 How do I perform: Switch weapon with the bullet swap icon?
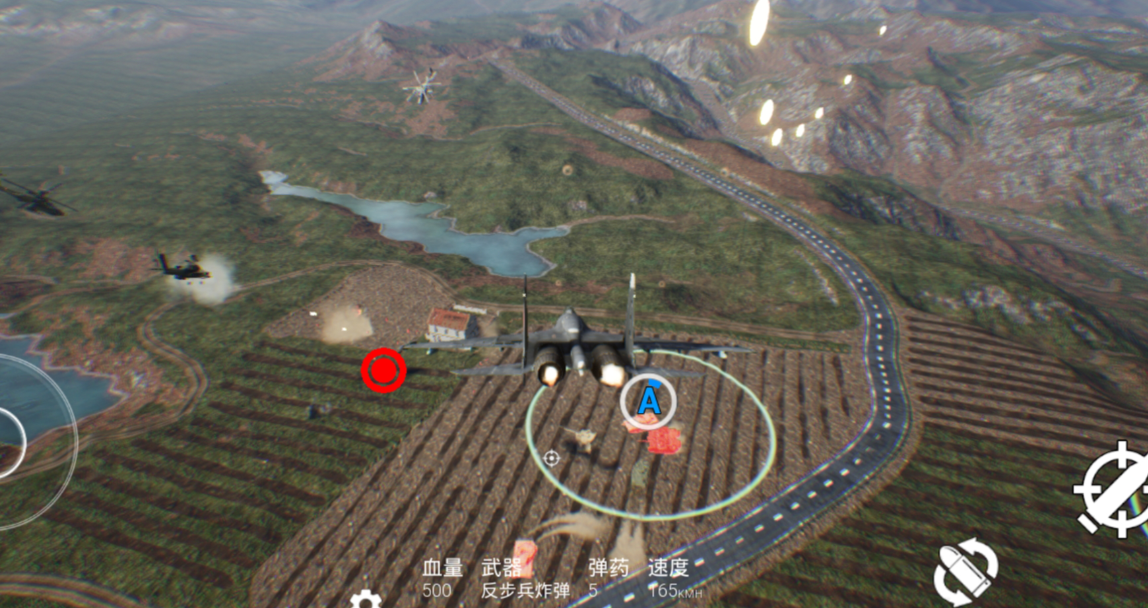point(965,572)
